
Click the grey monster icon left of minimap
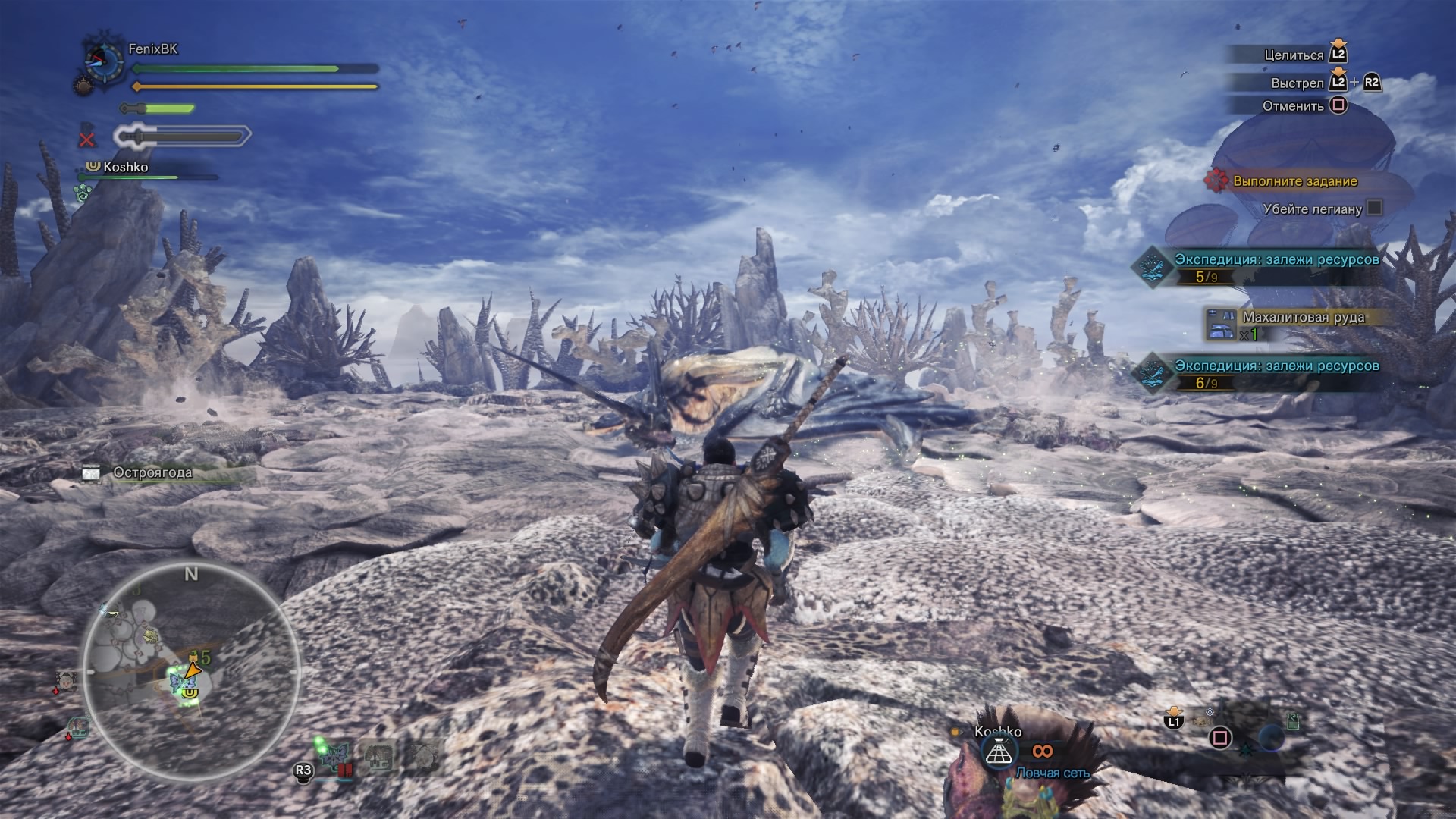(66, 680)
